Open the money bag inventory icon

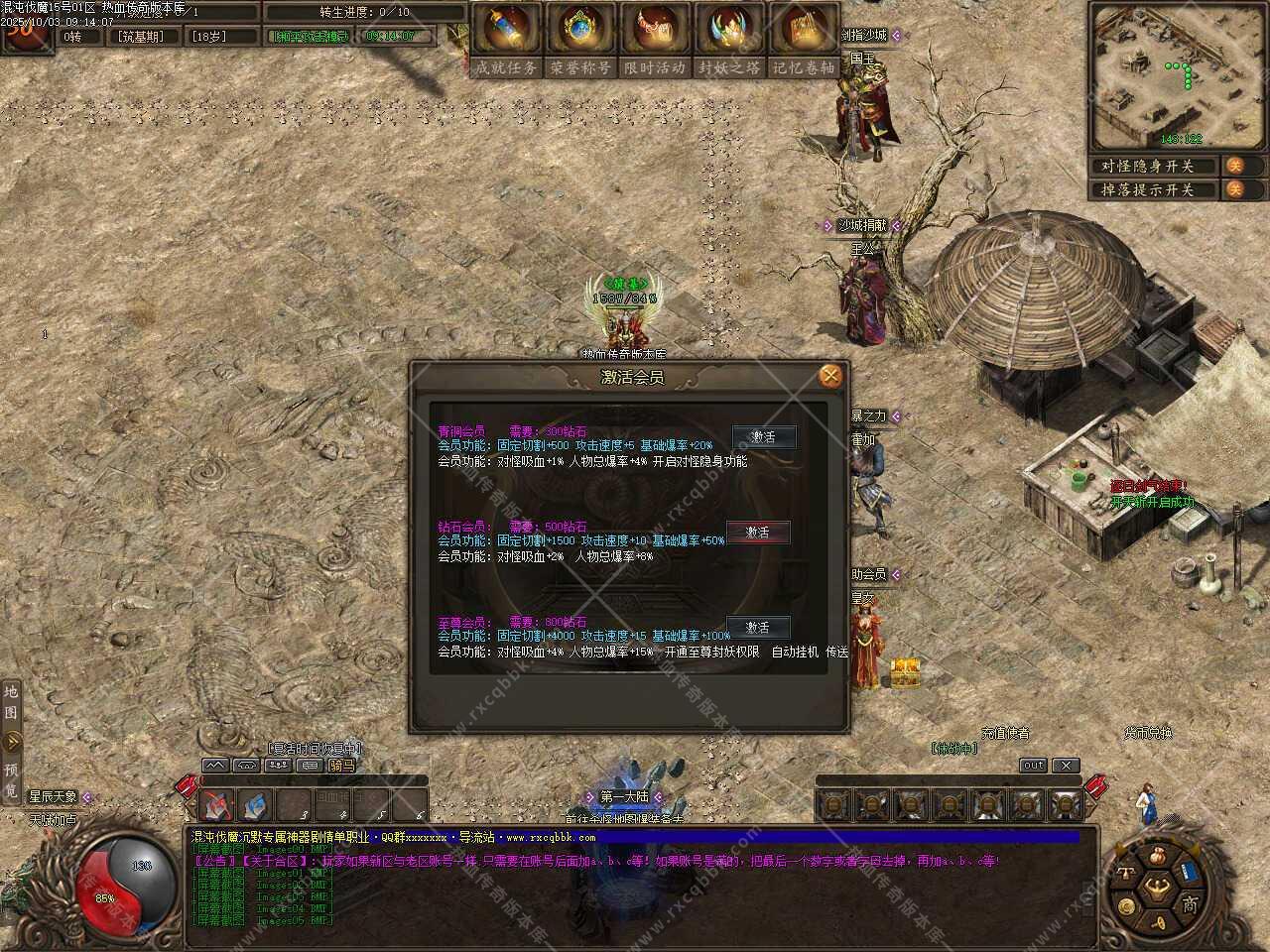(x=1157, y=857)
